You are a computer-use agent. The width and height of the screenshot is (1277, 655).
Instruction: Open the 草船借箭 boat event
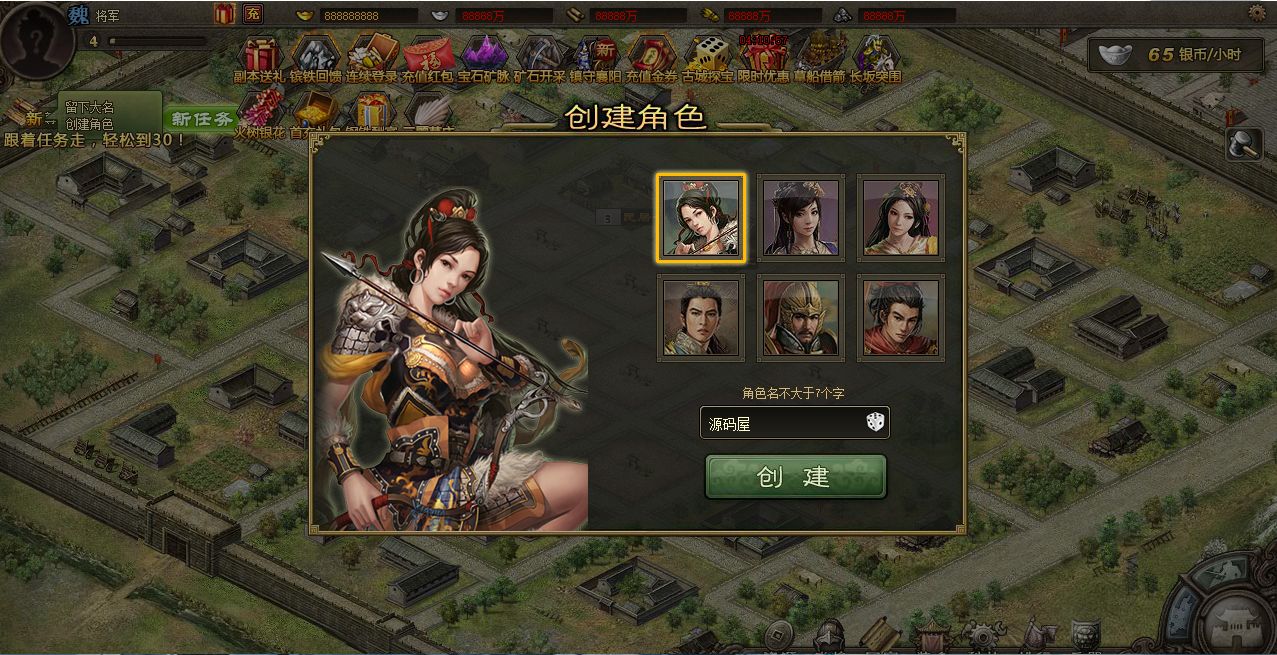tap(820, 58)
